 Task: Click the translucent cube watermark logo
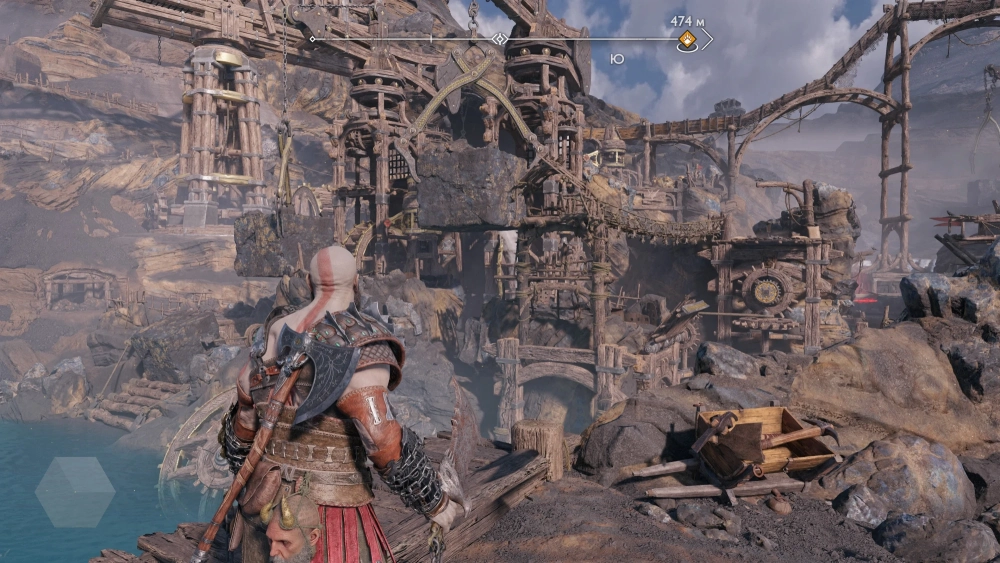75,492
